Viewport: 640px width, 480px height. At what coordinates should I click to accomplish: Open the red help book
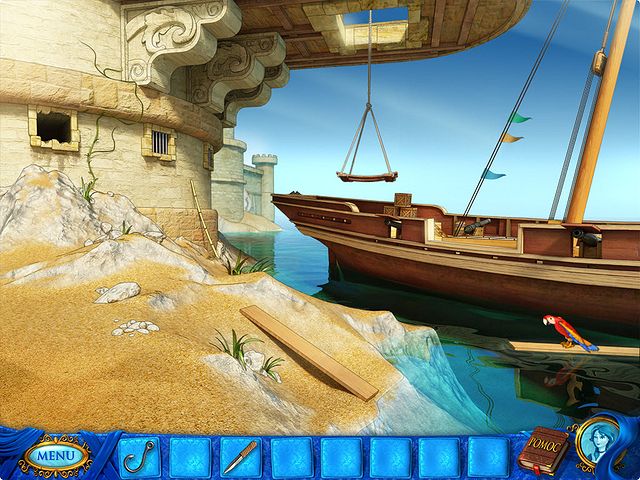coord(541,451)
